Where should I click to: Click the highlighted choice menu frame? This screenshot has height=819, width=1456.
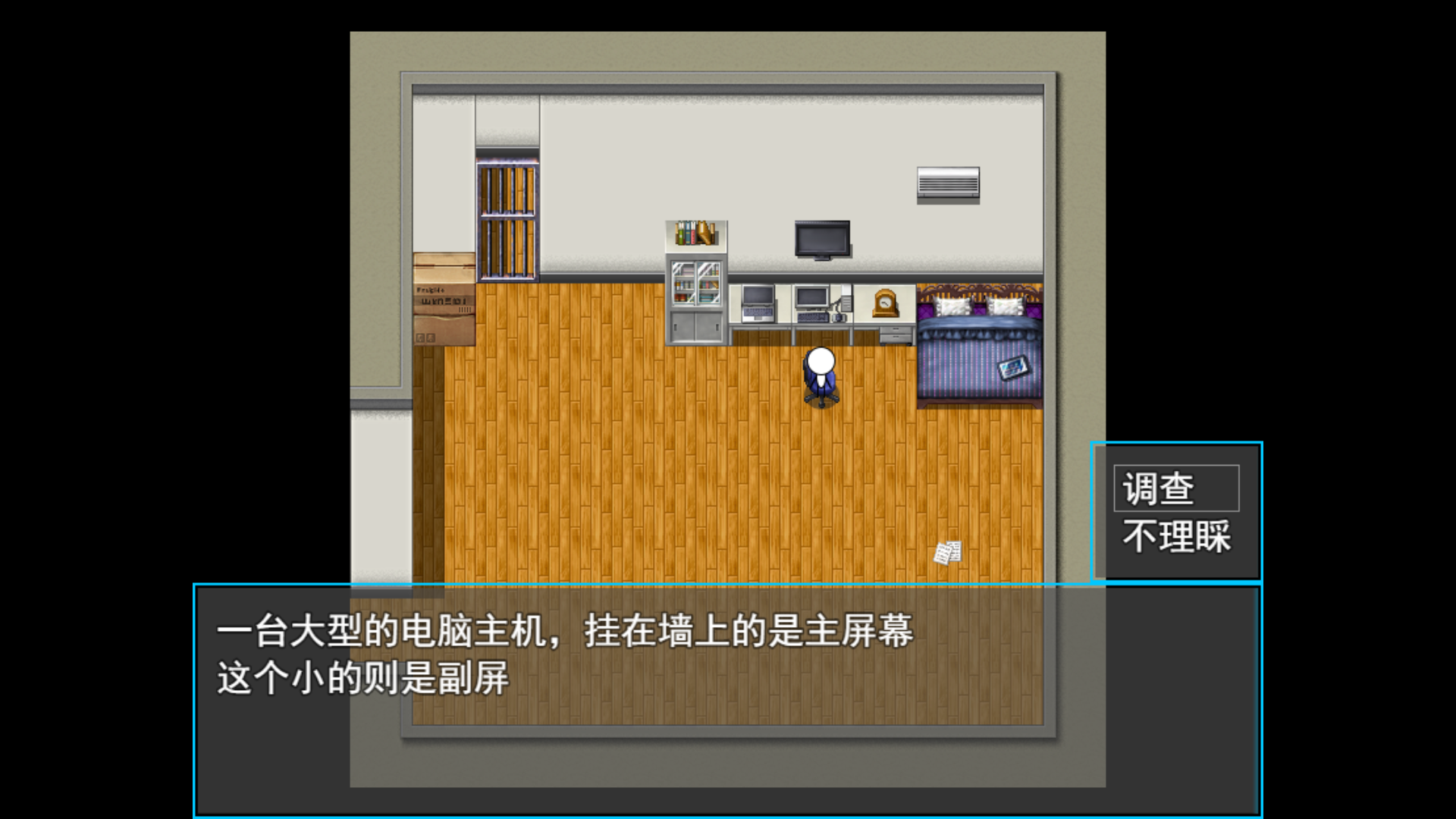[x=1176, y=512]
